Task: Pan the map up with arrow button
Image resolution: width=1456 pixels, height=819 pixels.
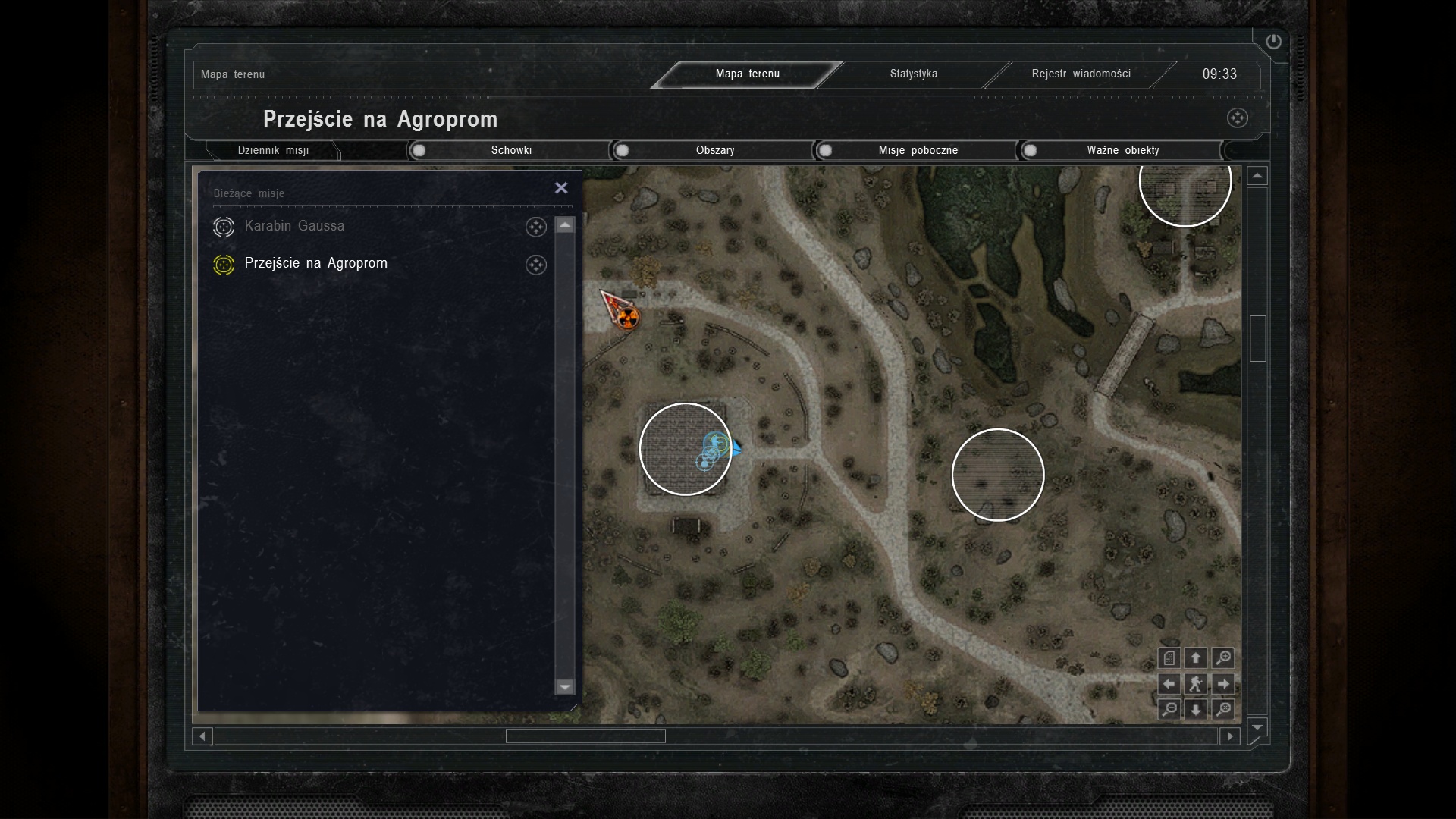Action: point(1196,657)
